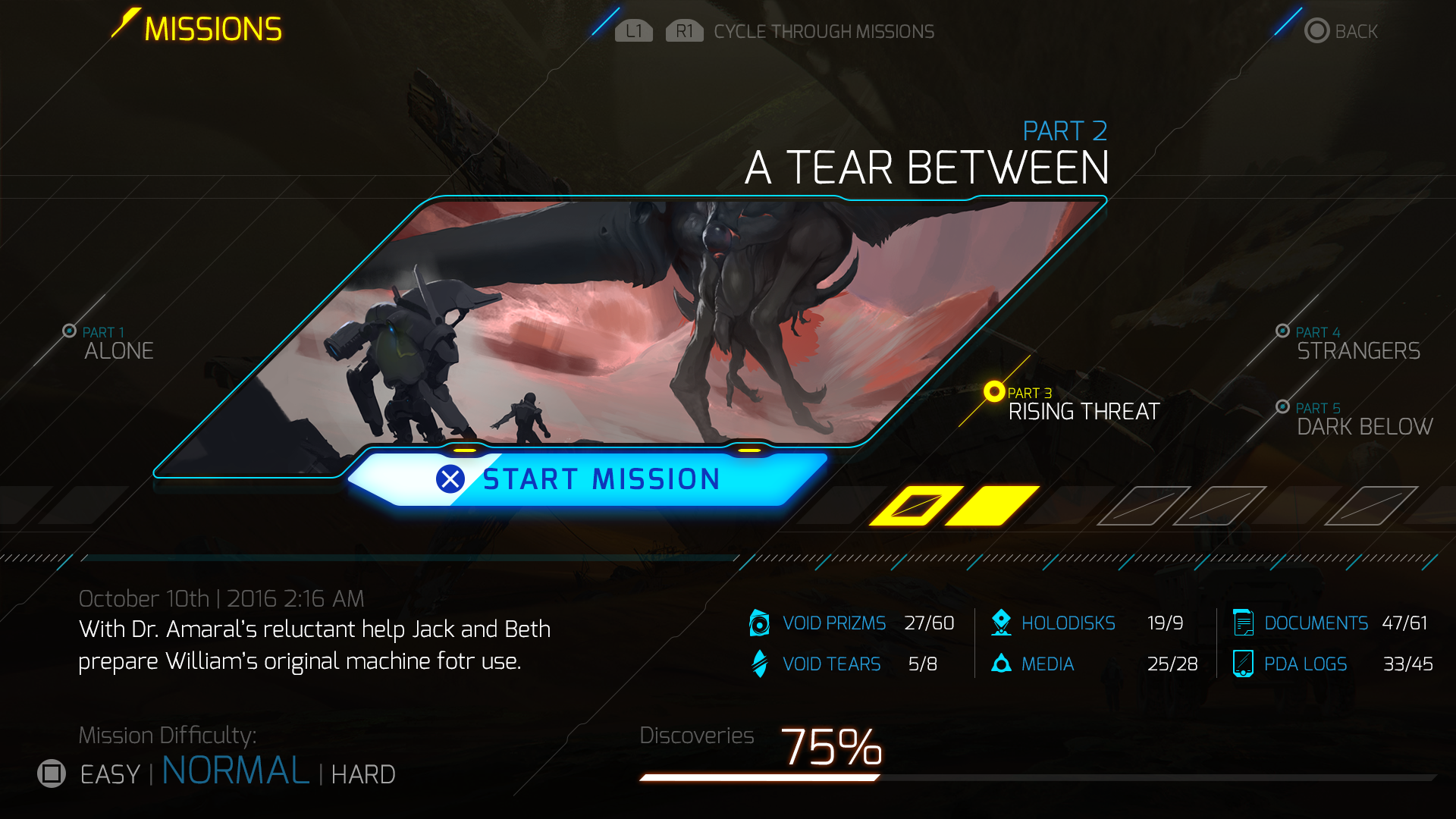Screen dimensions: 1456x819
Task: Select Part 1 Alone mission
Action: point(118,345)
